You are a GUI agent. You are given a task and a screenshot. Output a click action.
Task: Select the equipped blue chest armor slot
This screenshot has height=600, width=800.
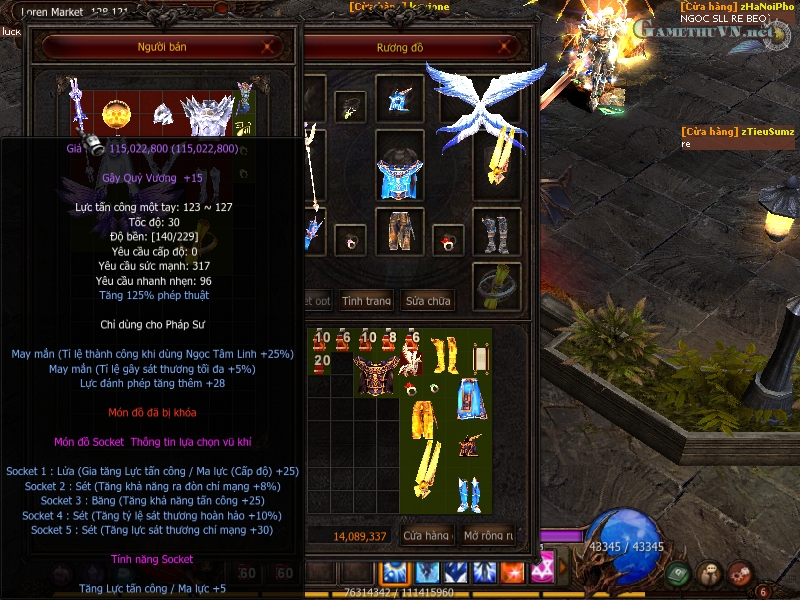coord(401,166)
